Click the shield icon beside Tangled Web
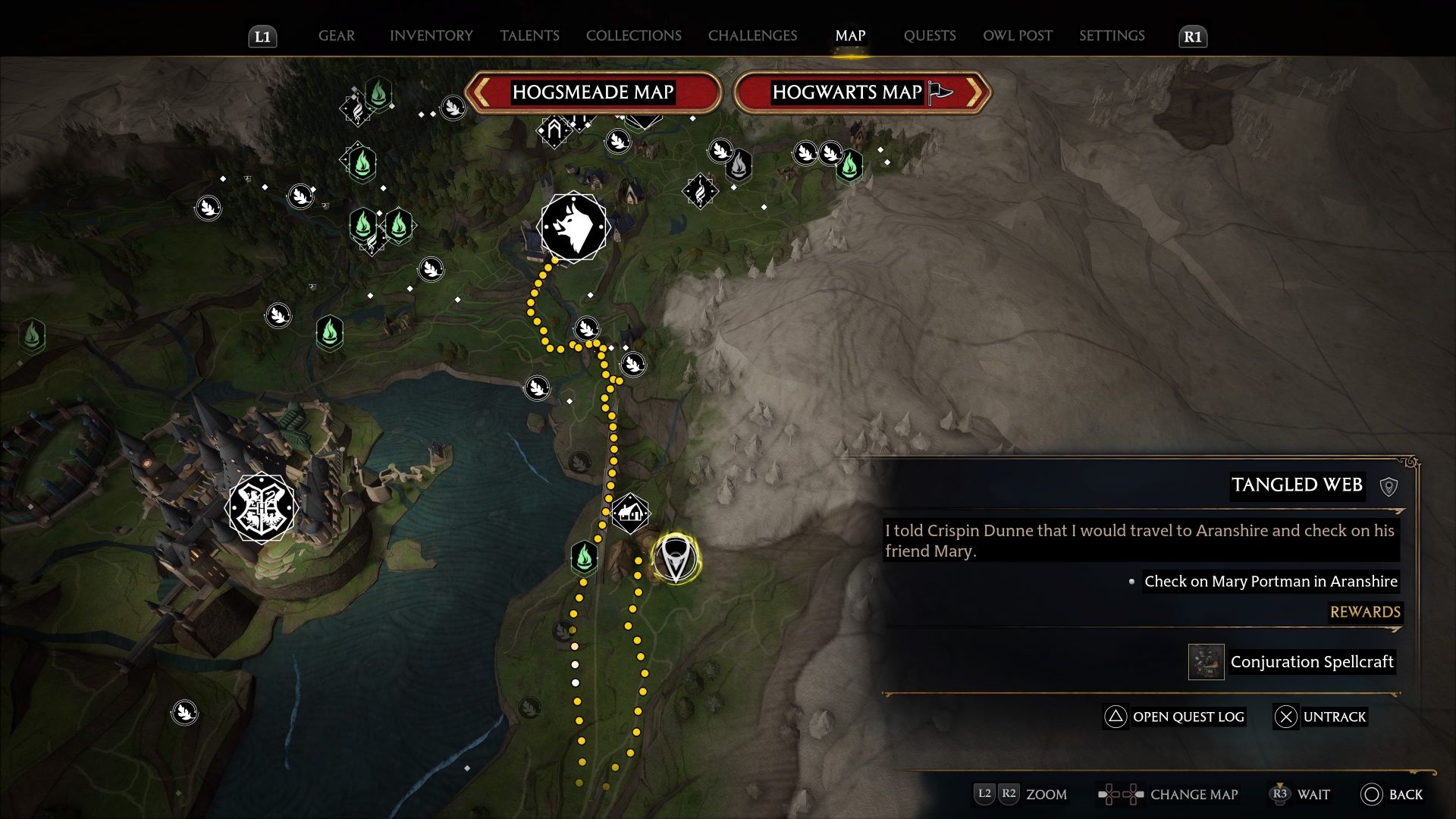Viewport: 1456px width, 819px height. click(x=1390, y=486)
